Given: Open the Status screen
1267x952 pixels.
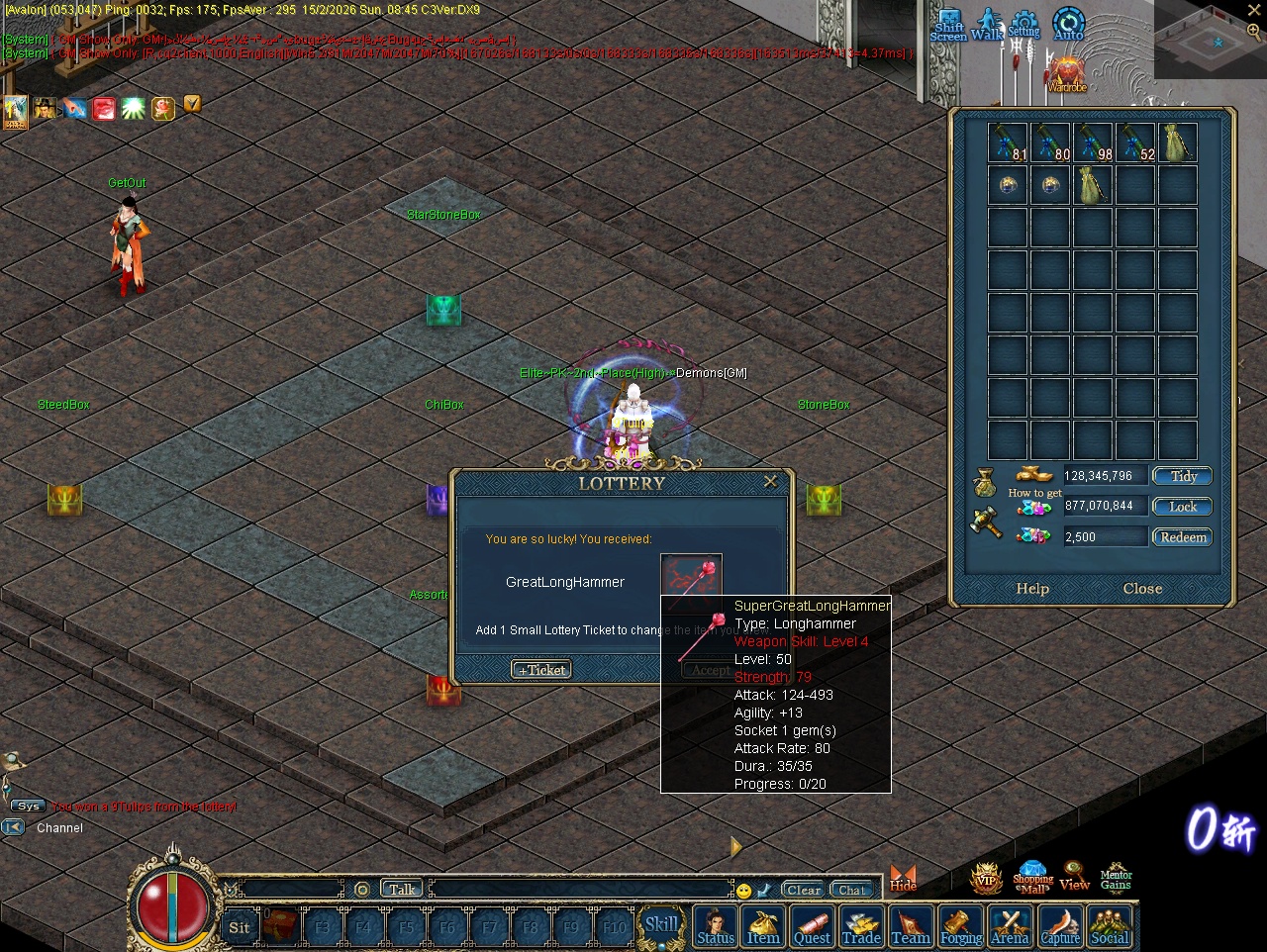Looking at the screenshot, I should click(715, 927).
